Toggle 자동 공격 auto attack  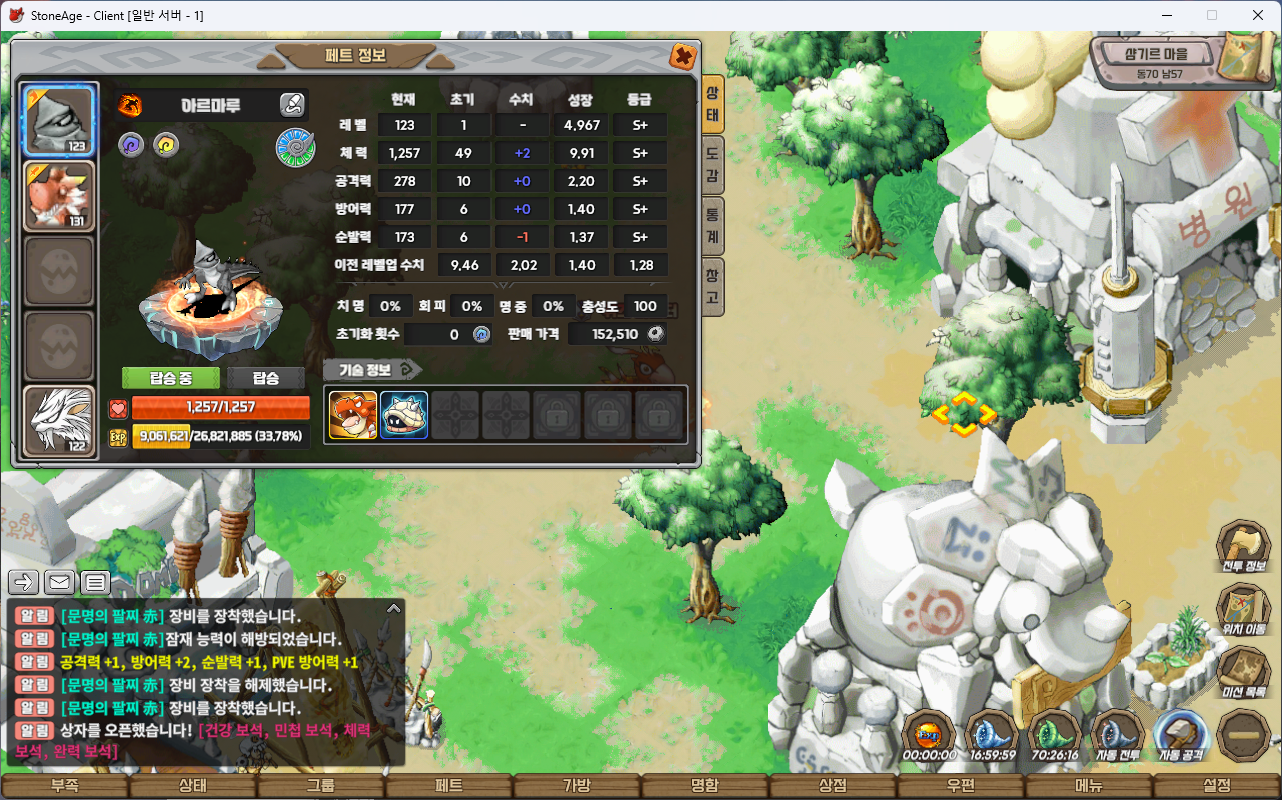click(x=1181, y=737)
